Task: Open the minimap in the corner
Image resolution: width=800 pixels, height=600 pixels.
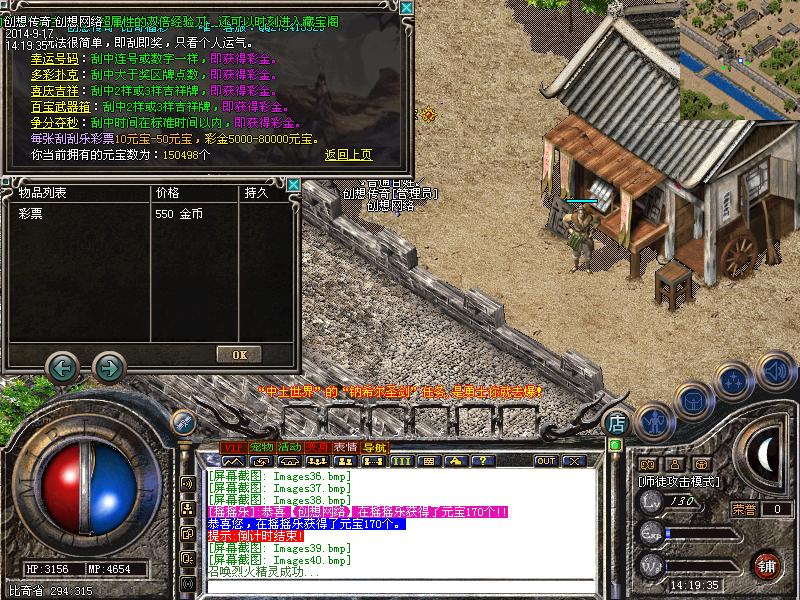Action: point(739,58)
